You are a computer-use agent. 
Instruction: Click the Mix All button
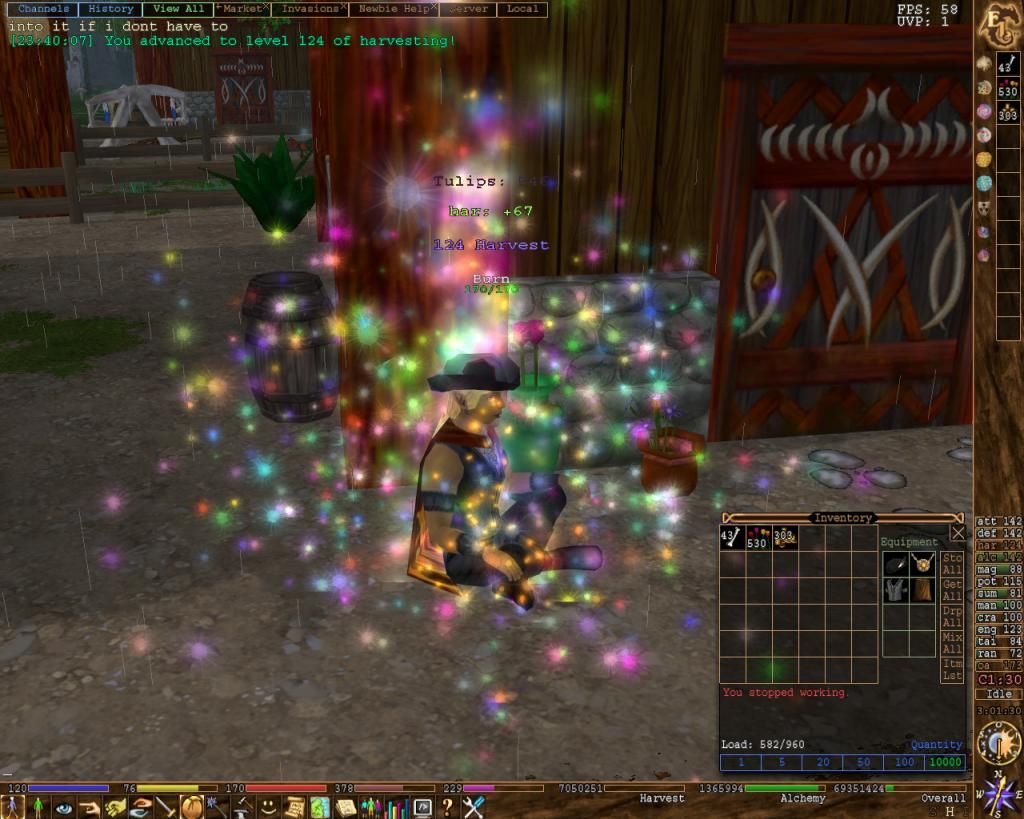(952, 643)
